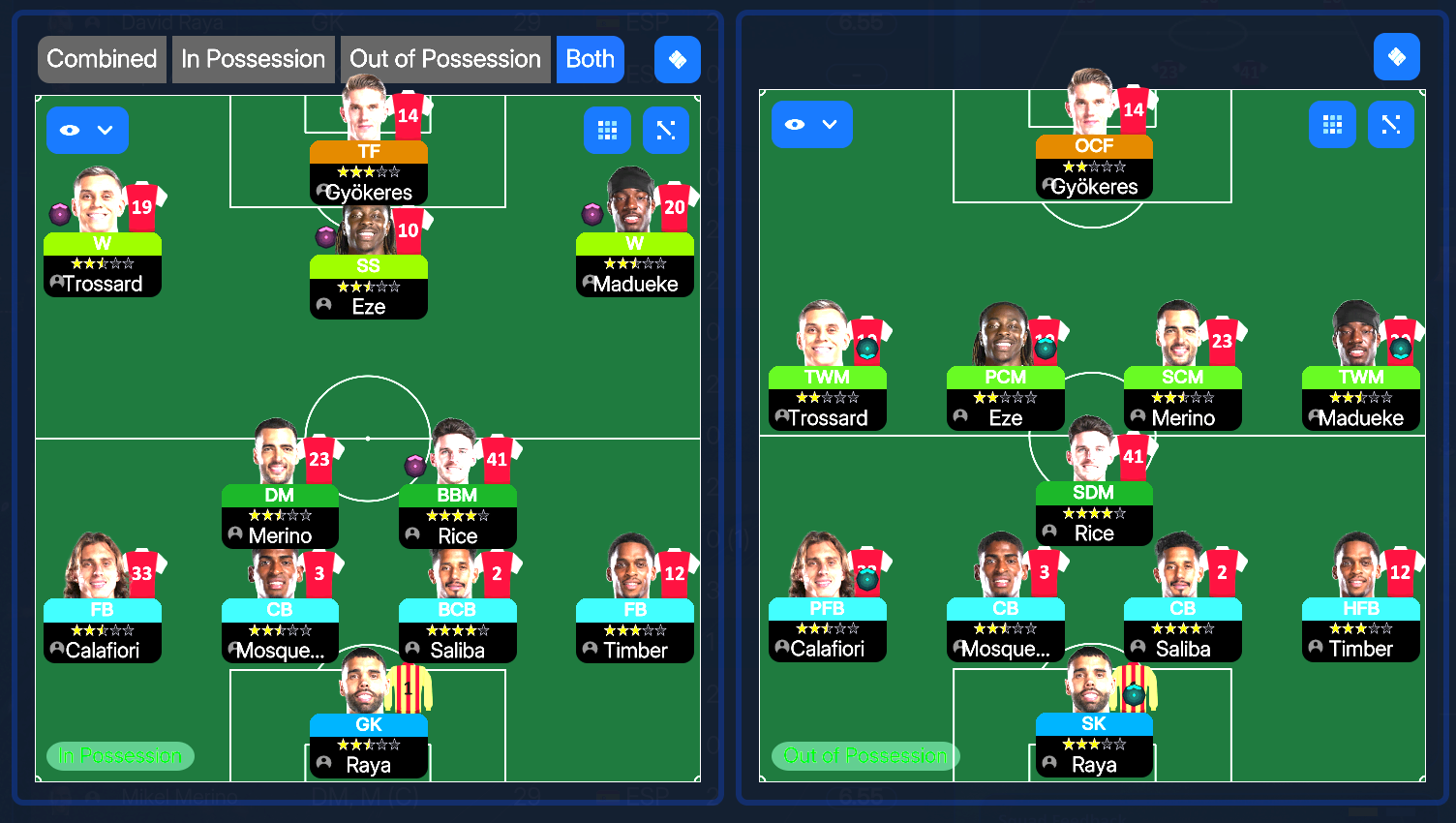Expand the left pitch with diagonal arrows icon

(x=665, y=130)
